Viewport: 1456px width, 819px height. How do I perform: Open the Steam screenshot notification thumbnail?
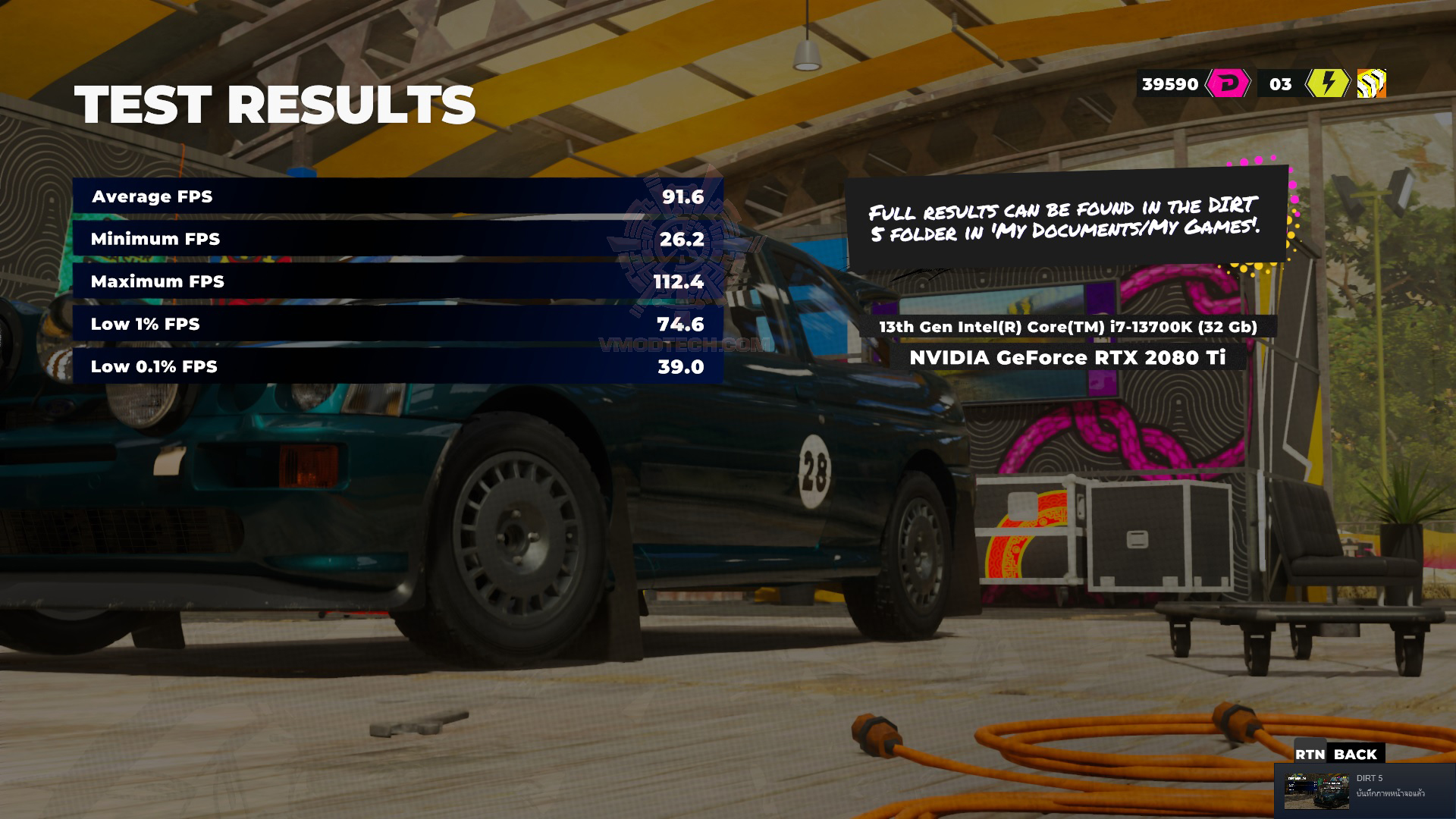pyautogui.click(x=1316, y=791)
